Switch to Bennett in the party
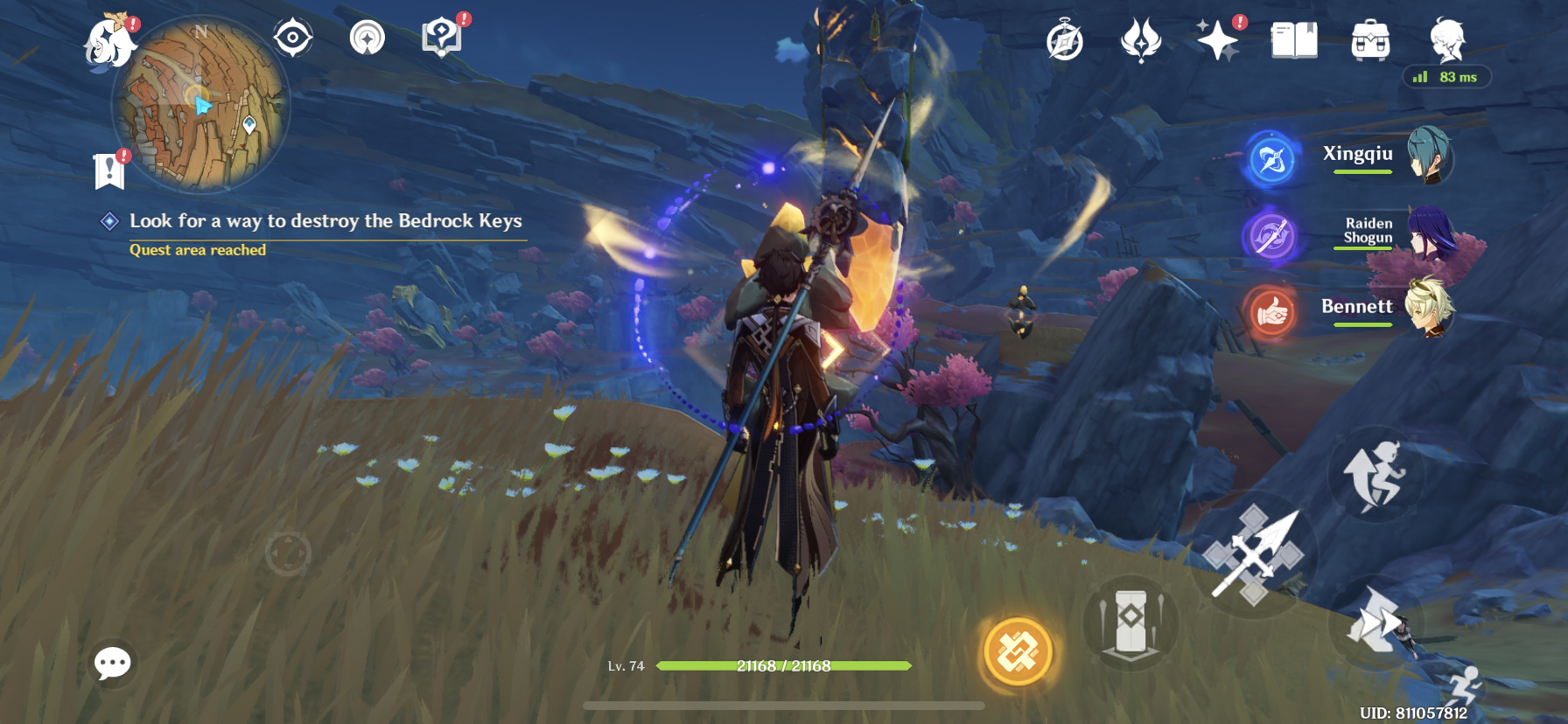The image size is (1568, 724). 1387,307
